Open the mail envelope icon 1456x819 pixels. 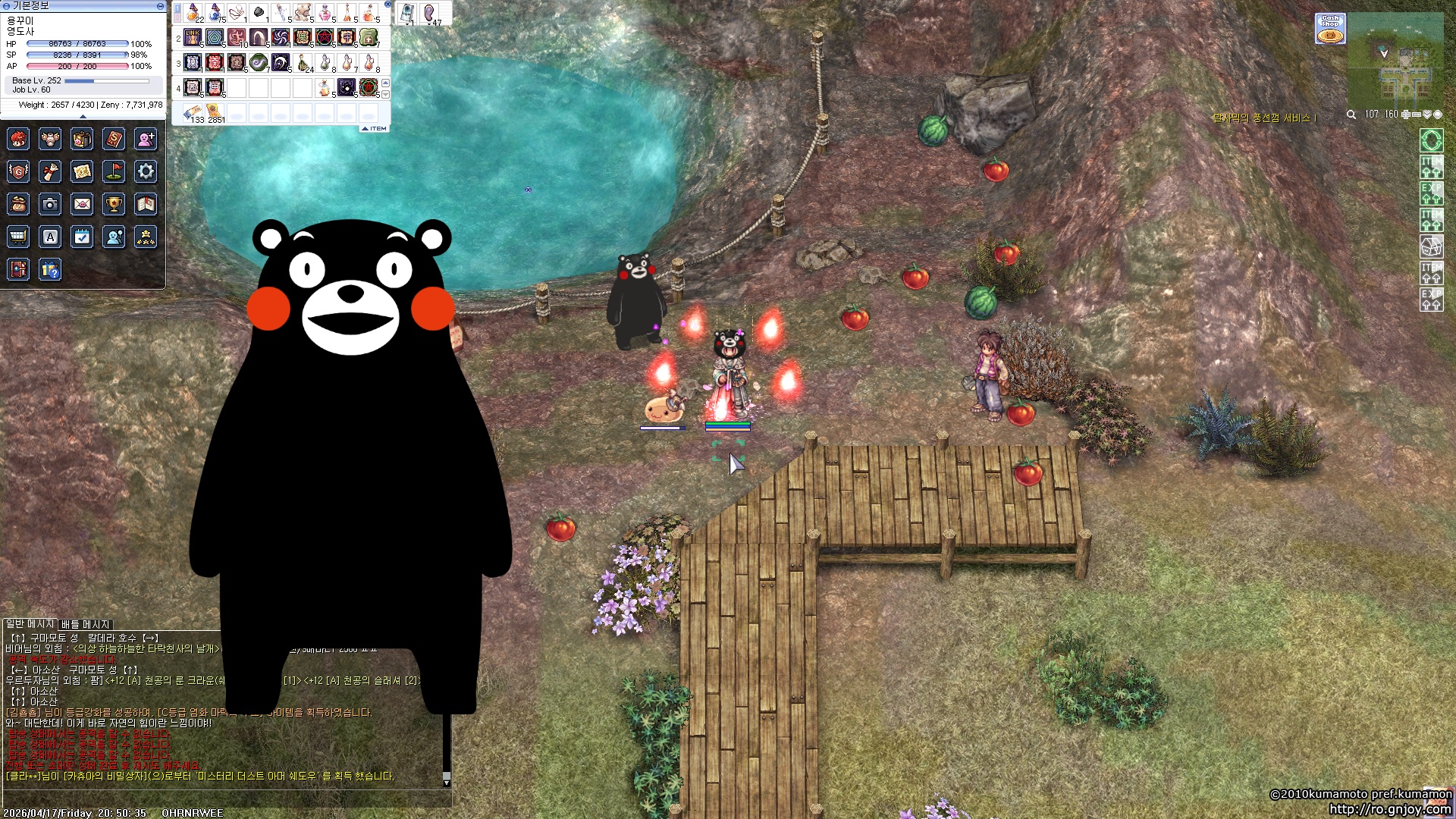pos(82,204)
